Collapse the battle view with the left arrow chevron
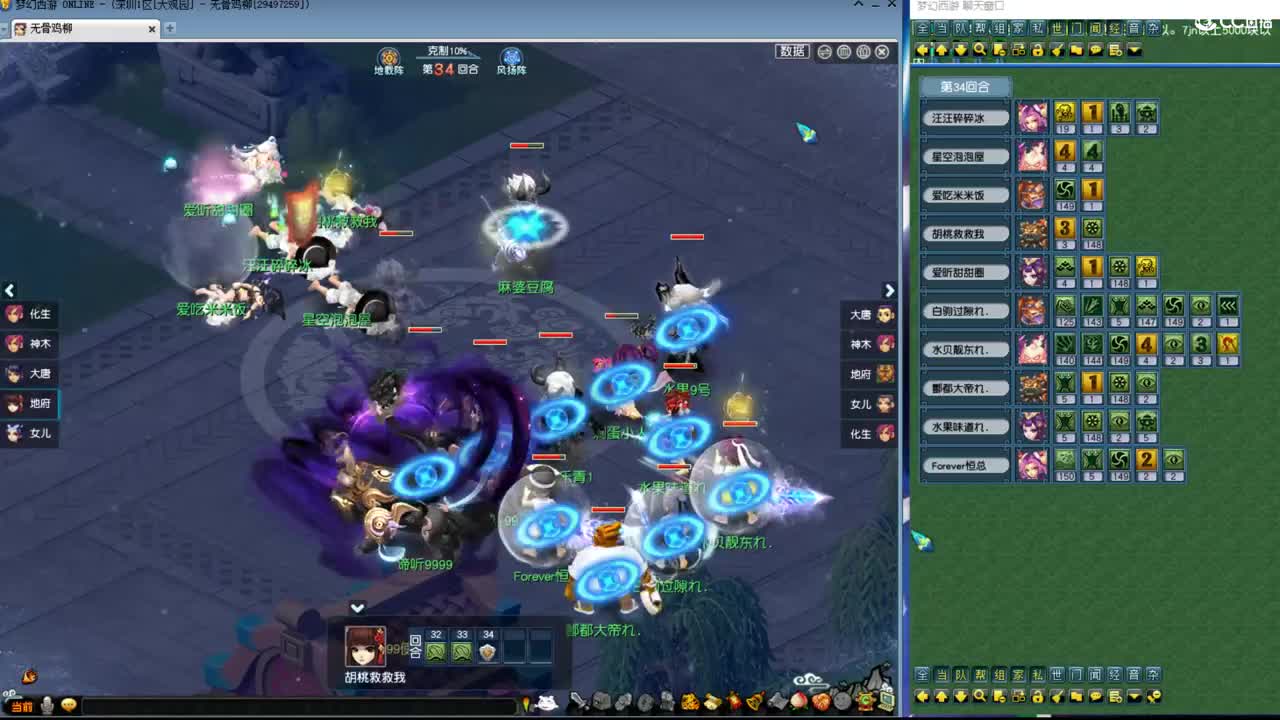The image size is (1280, 720). [9, 290]
